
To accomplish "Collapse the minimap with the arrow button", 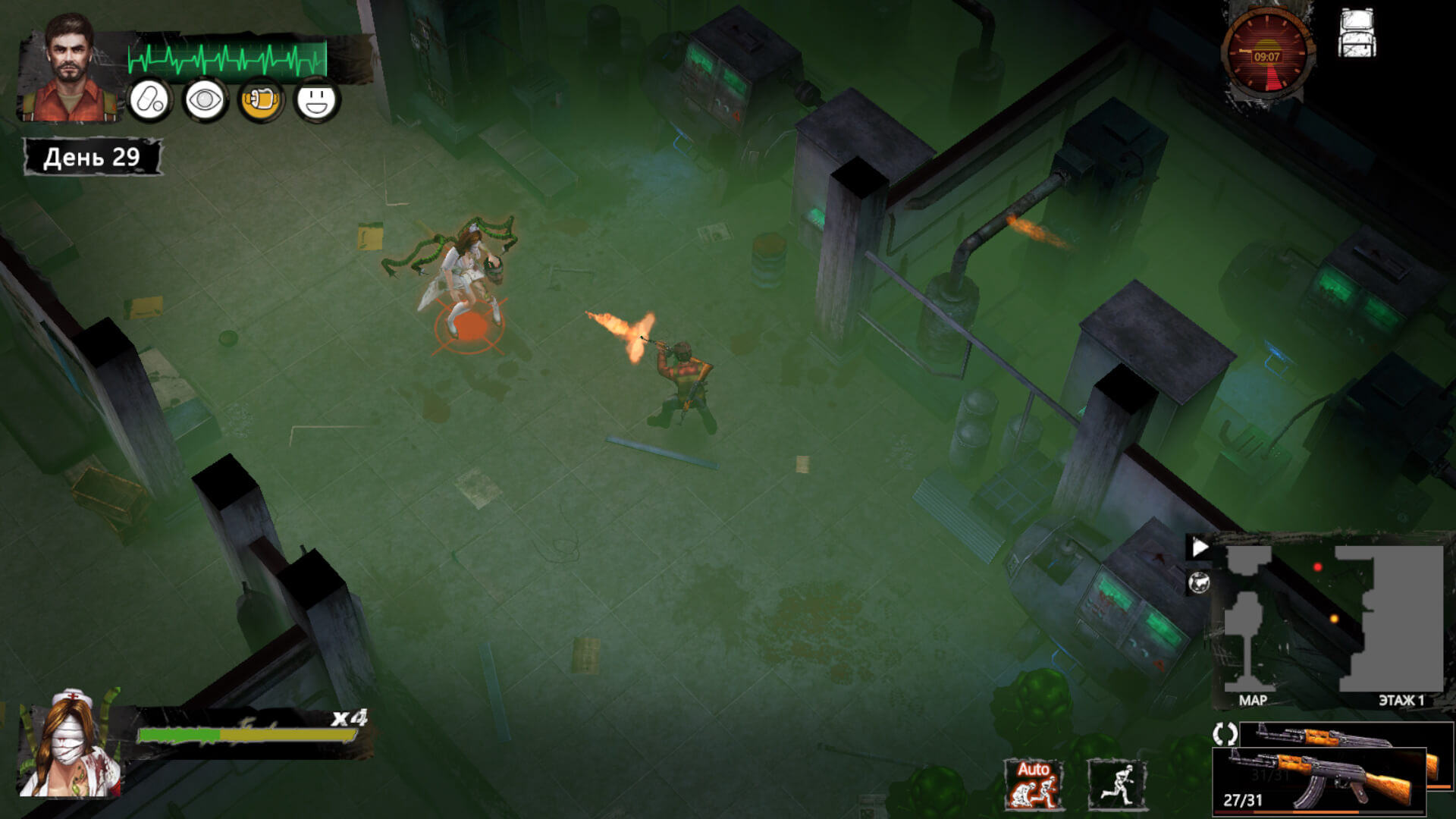I will pyautogui.click(x=1199, y=548).
